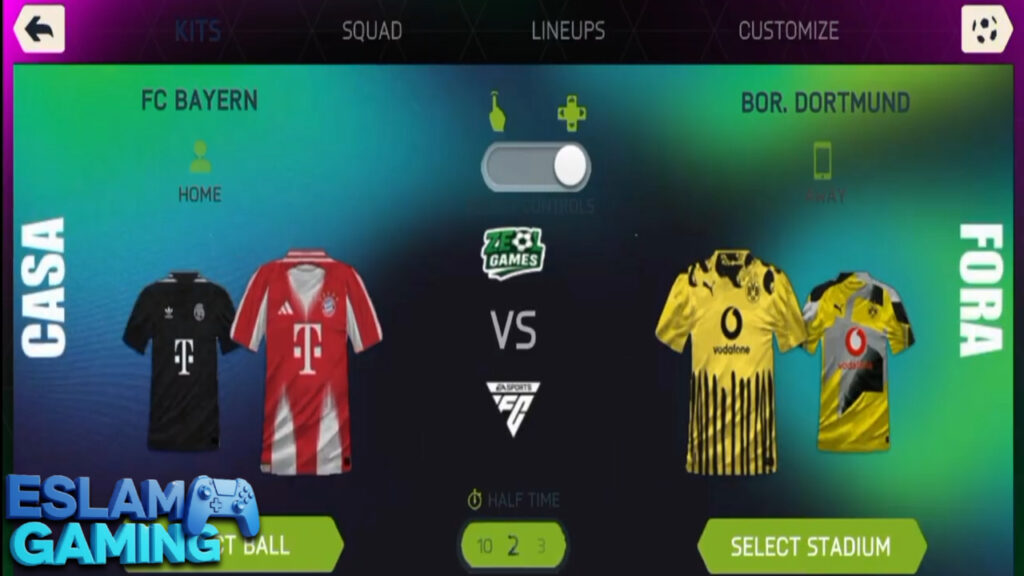Set half time to 3 minutes
Image resolution: width=1024 pixels, height=576 pixels.
pos(541,546)
